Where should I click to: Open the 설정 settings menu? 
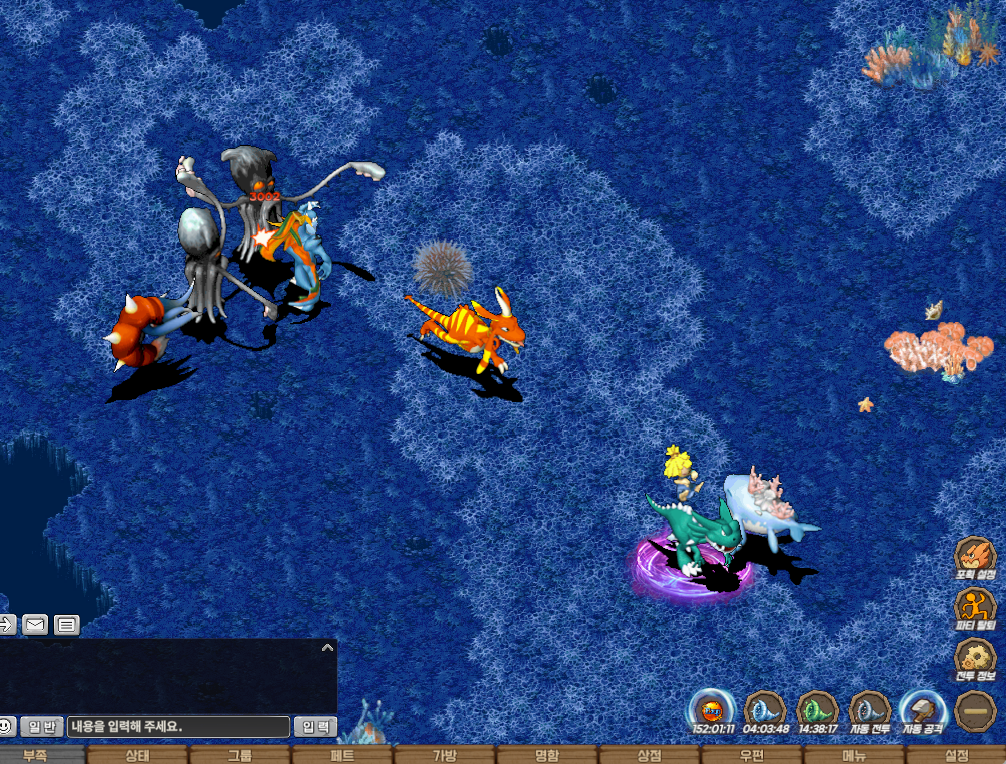pyautogui.click(x=957, y=756)
